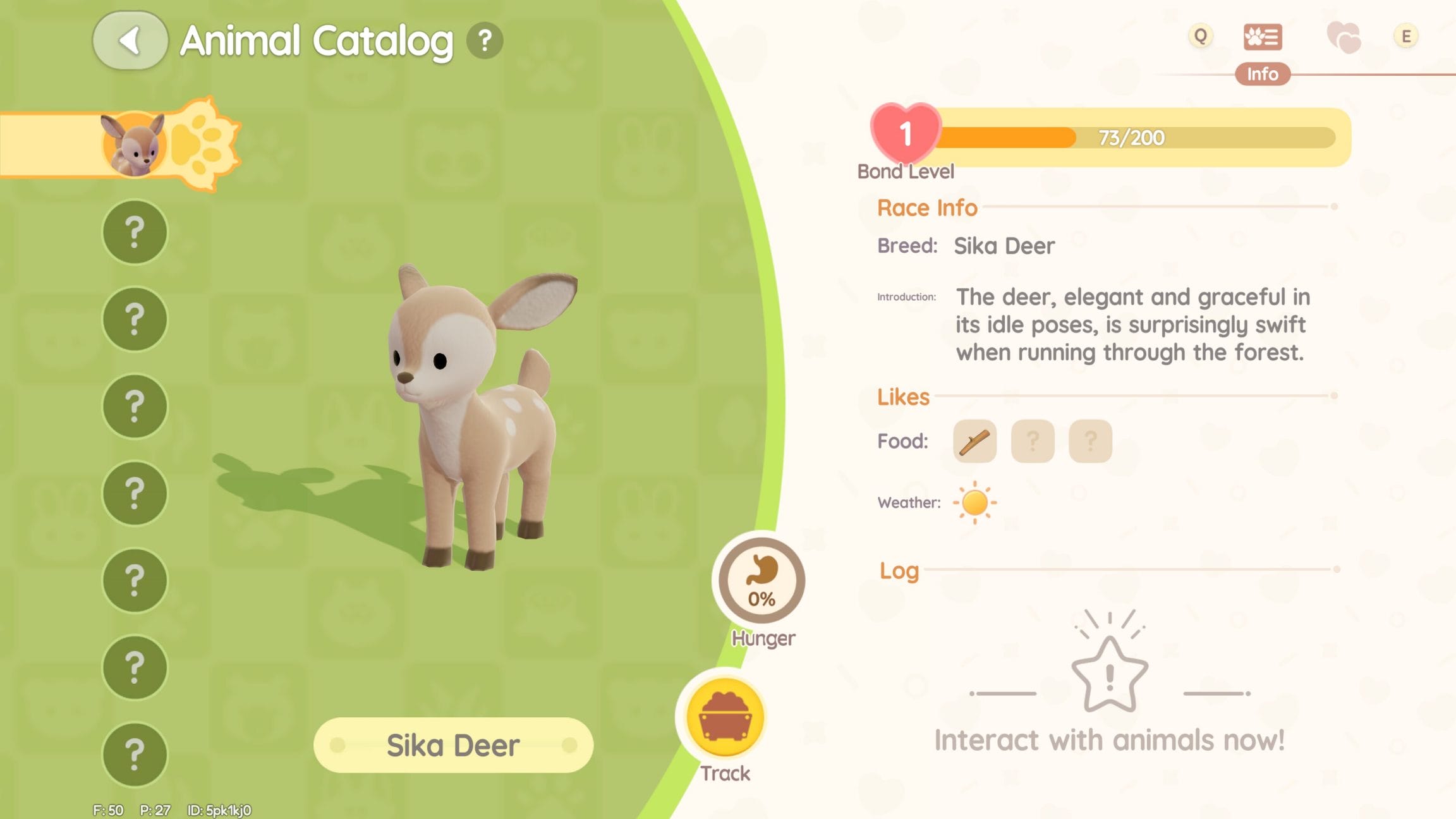Viewport: 1456px width, 819px height.
Task: Select the first hidden animal question circle
Action: click(134, 233)
